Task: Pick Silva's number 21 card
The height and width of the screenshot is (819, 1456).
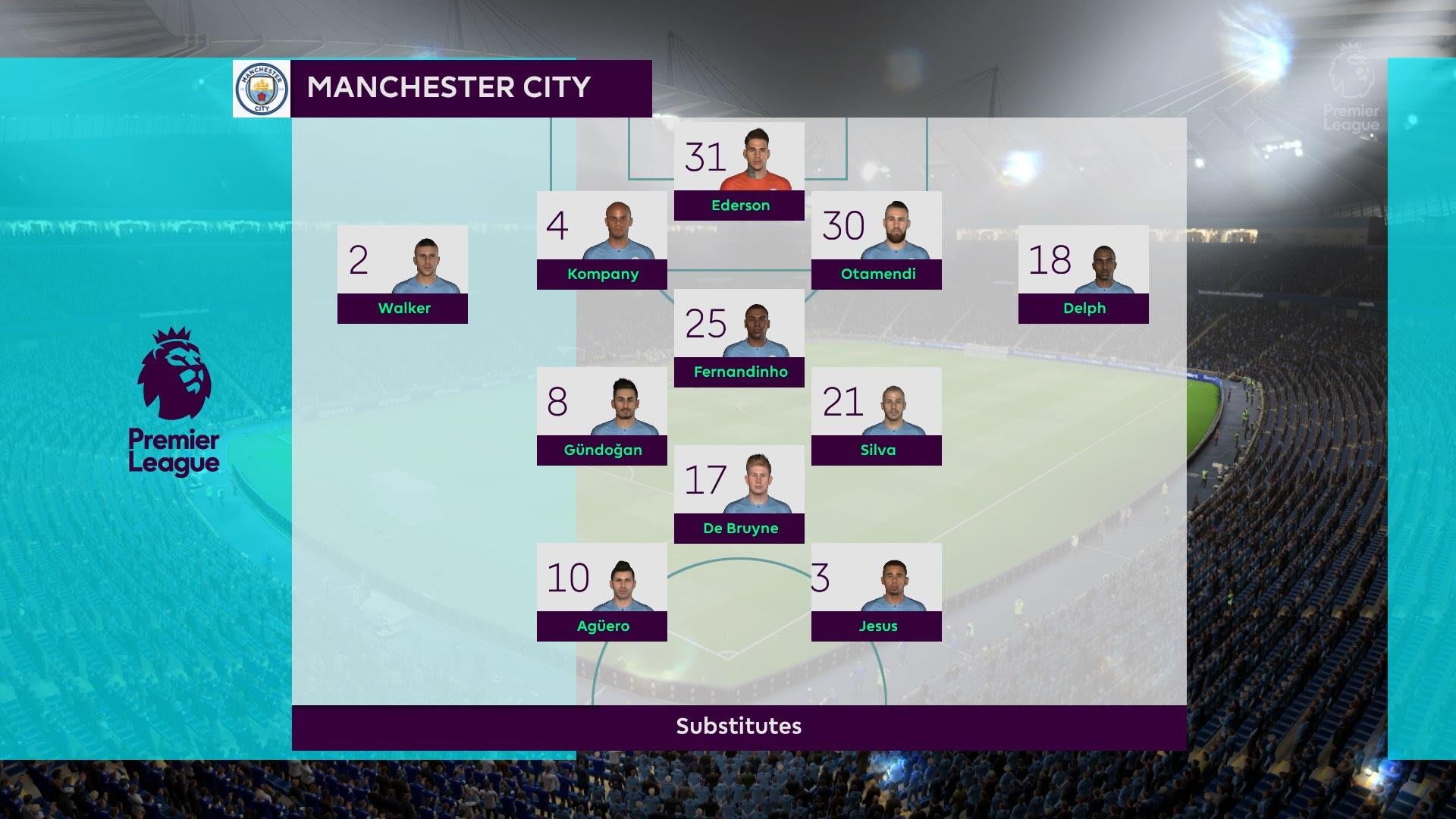Action: pyautogui.click(x=876, y=416)
